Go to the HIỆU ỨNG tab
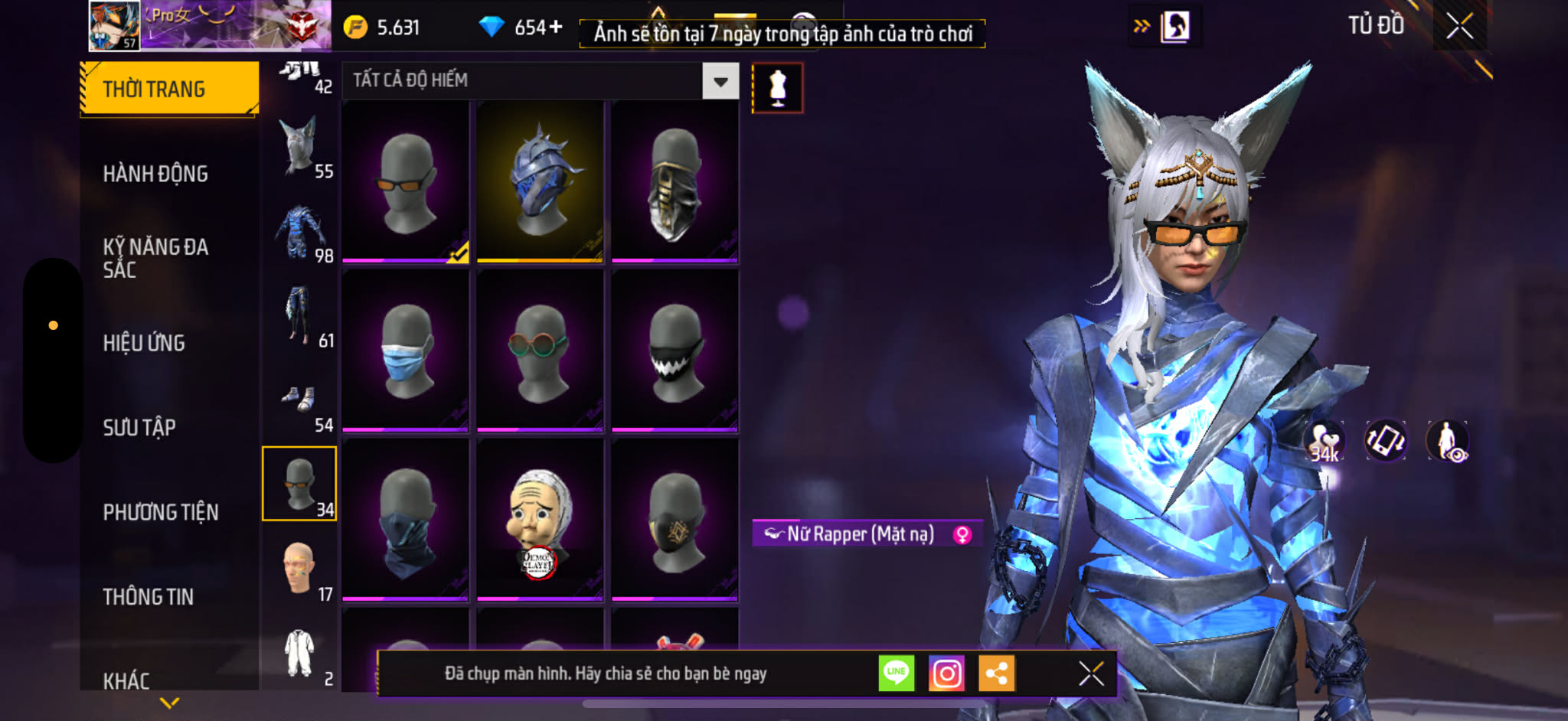This screenshot has height=721, width=1568. (x=144, y=343)
